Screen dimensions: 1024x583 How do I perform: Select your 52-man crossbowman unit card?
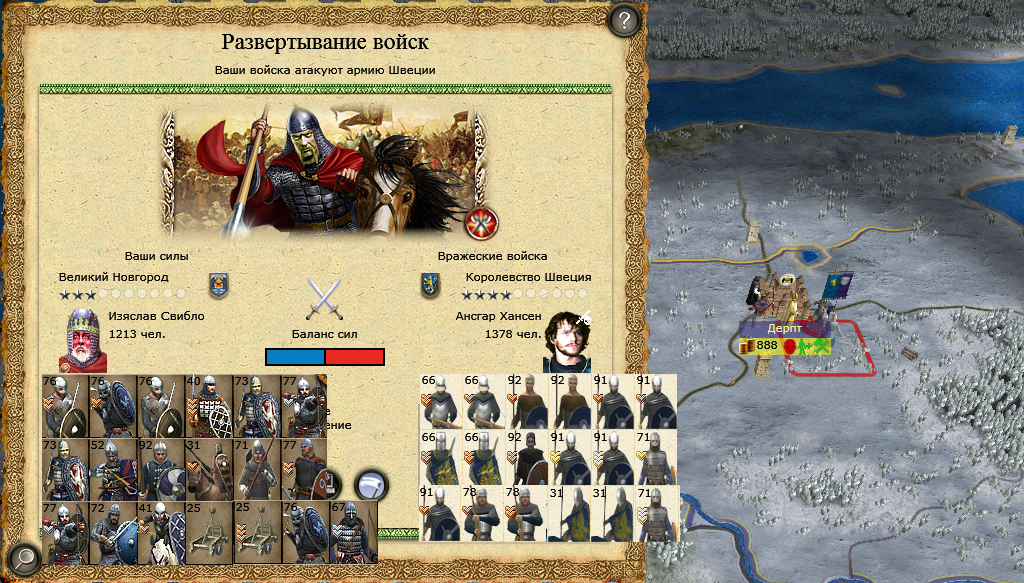pyautogui.click(x=112, y=468)
